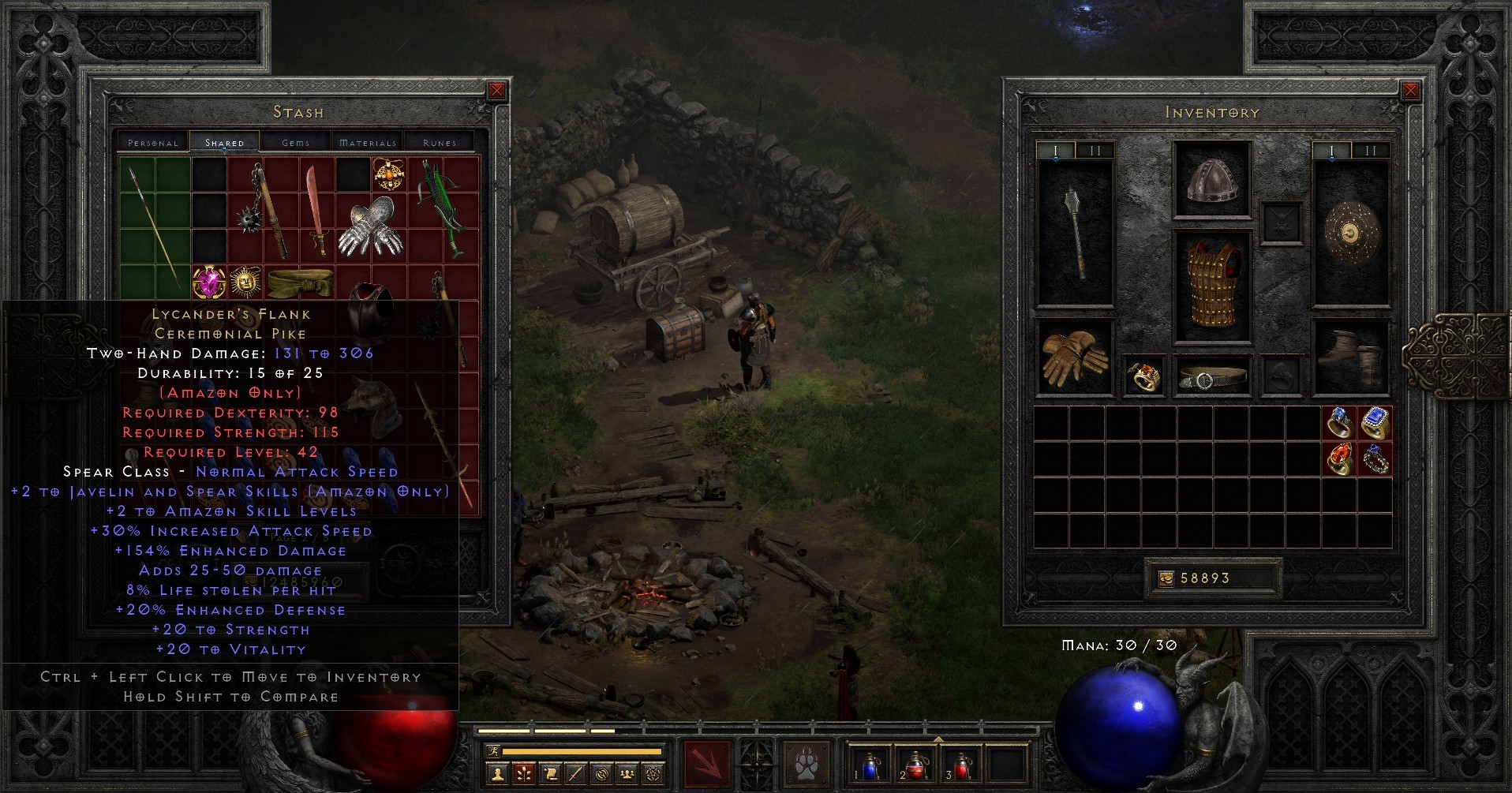Toggle run/walk with the running figure icon
Screen dimensions: 1512x793
tap(492, 751)
